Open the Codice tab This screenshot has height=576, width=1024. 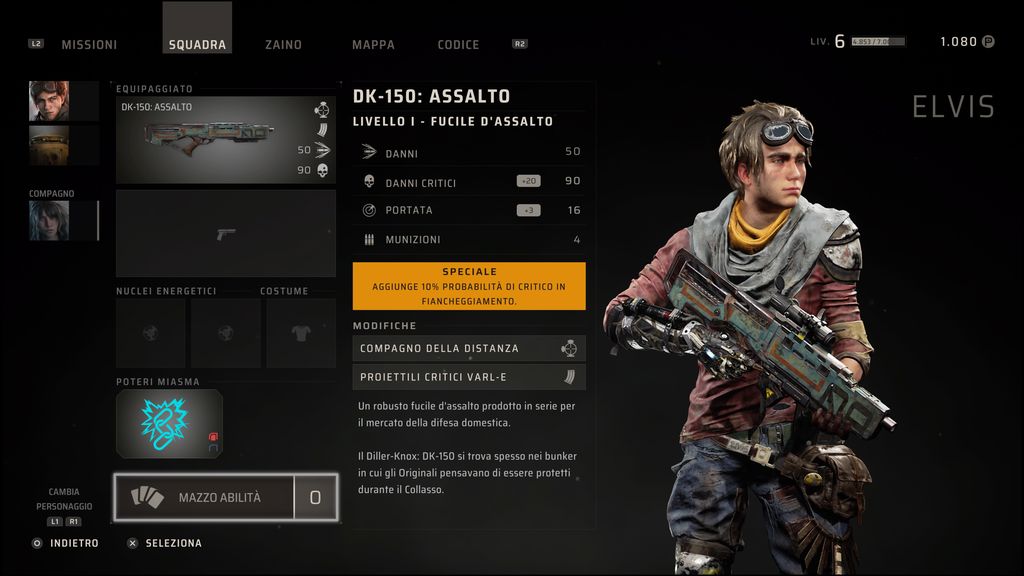coord(458,45)
